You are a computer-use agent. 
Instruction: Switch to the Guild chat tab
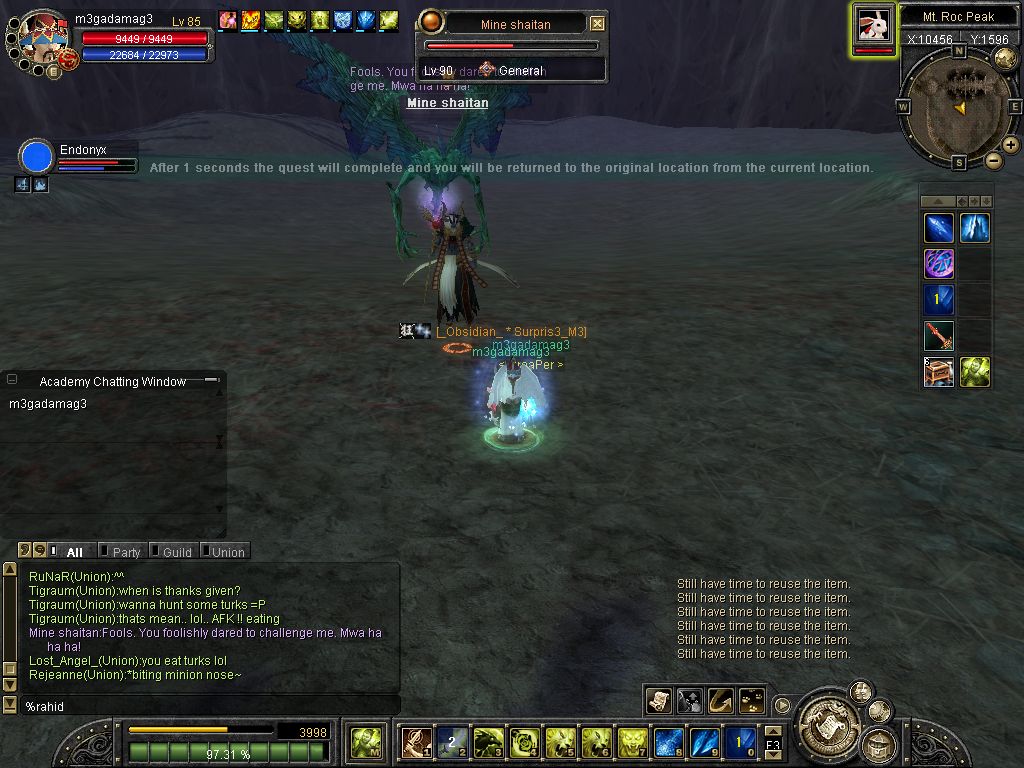point(176,551)
